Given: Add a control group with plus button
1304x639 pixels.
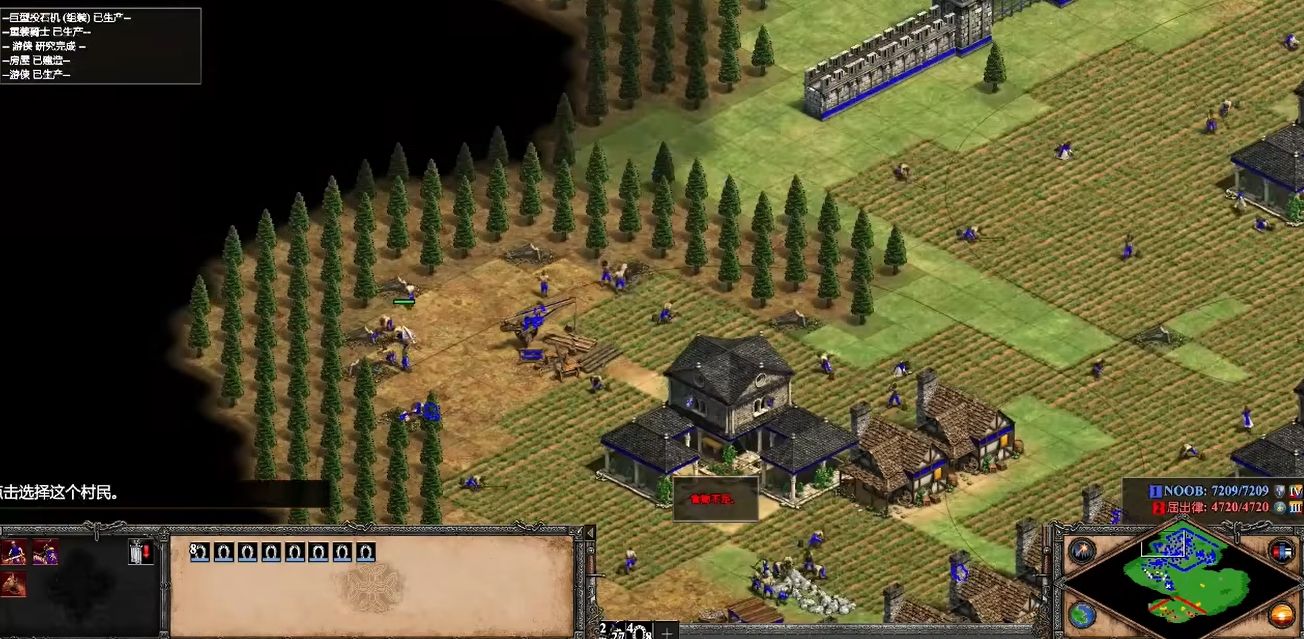Looking at the screenshot, I should pyautogui.click(x=666, y=631).
